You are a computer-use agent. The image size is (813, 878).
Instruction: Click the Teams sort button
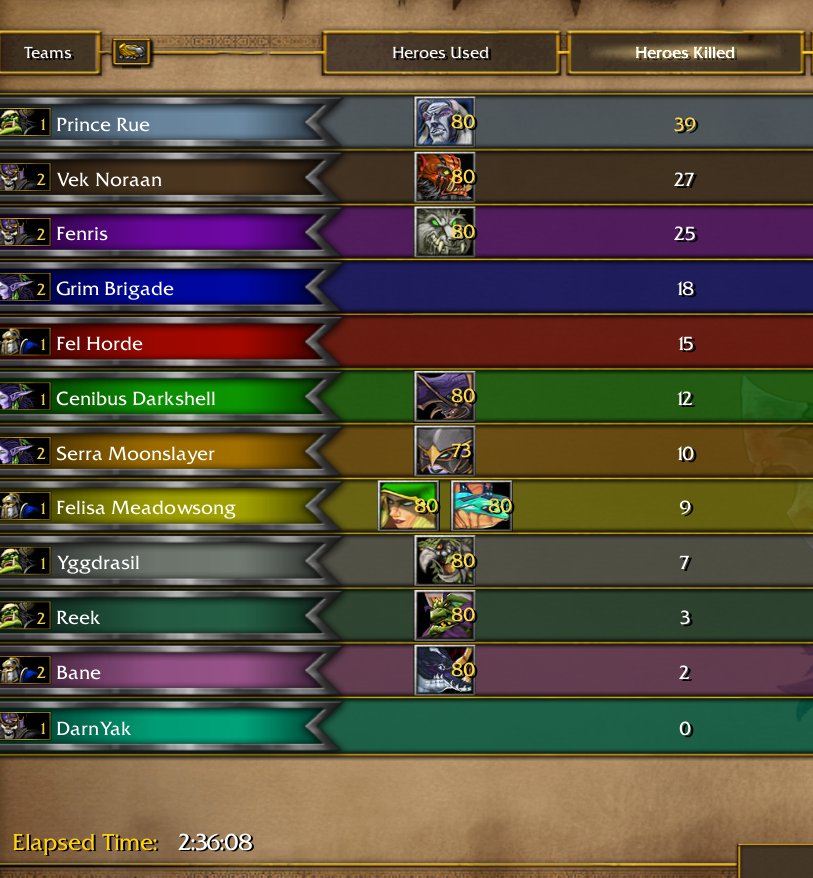pos(49,53)
